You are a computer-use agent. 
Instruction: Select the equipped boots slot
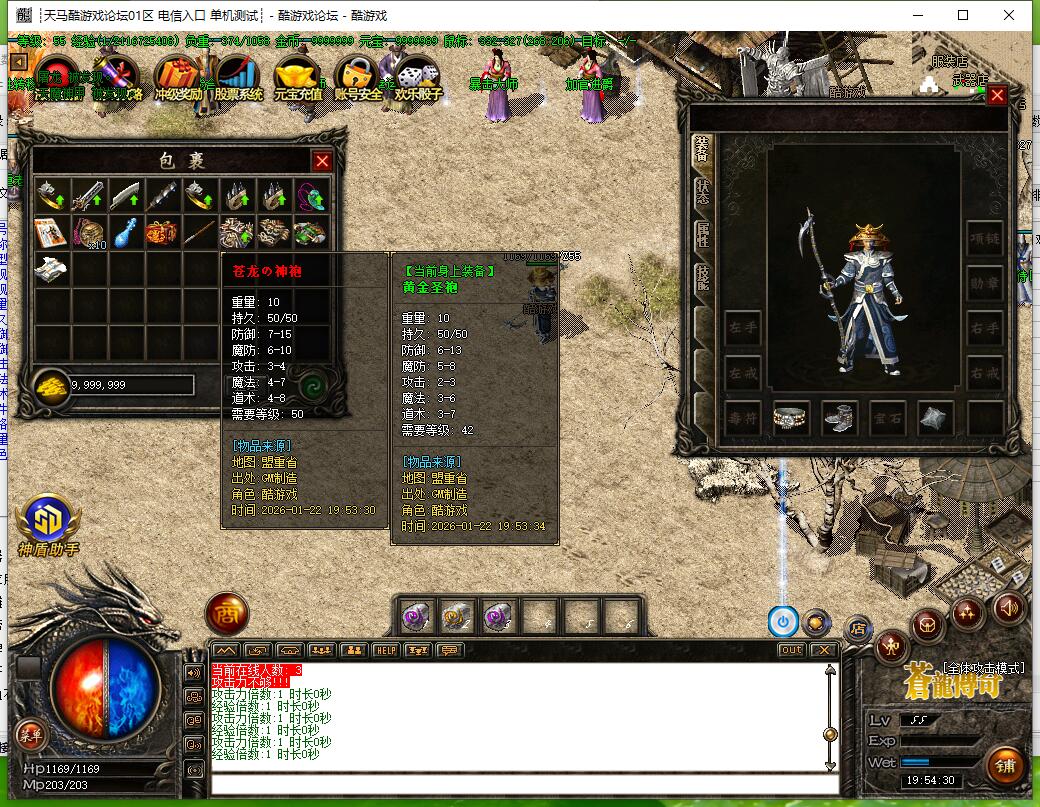(x=838, y=419)
